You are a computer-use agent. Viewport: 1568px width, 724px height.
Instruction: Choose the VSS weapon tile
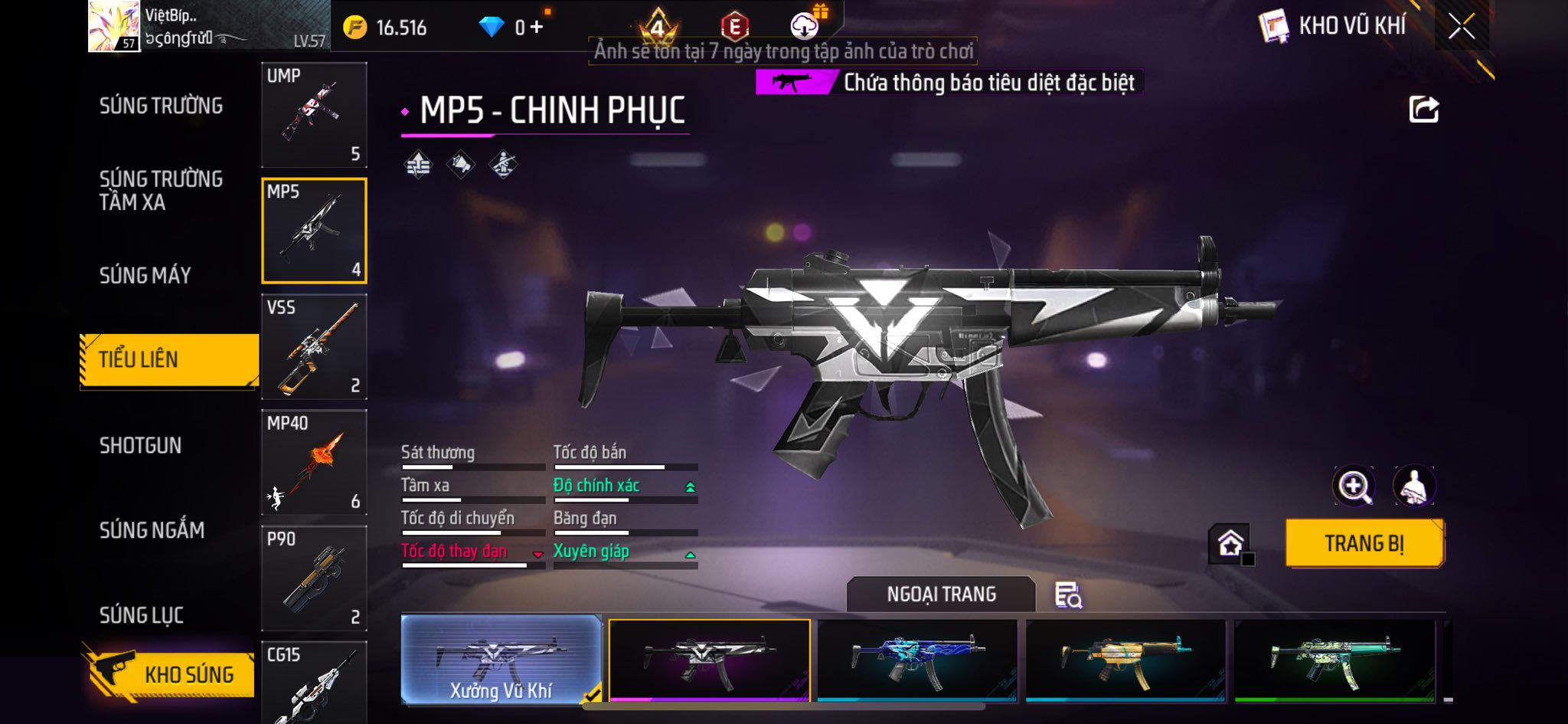tap(314, 346)
